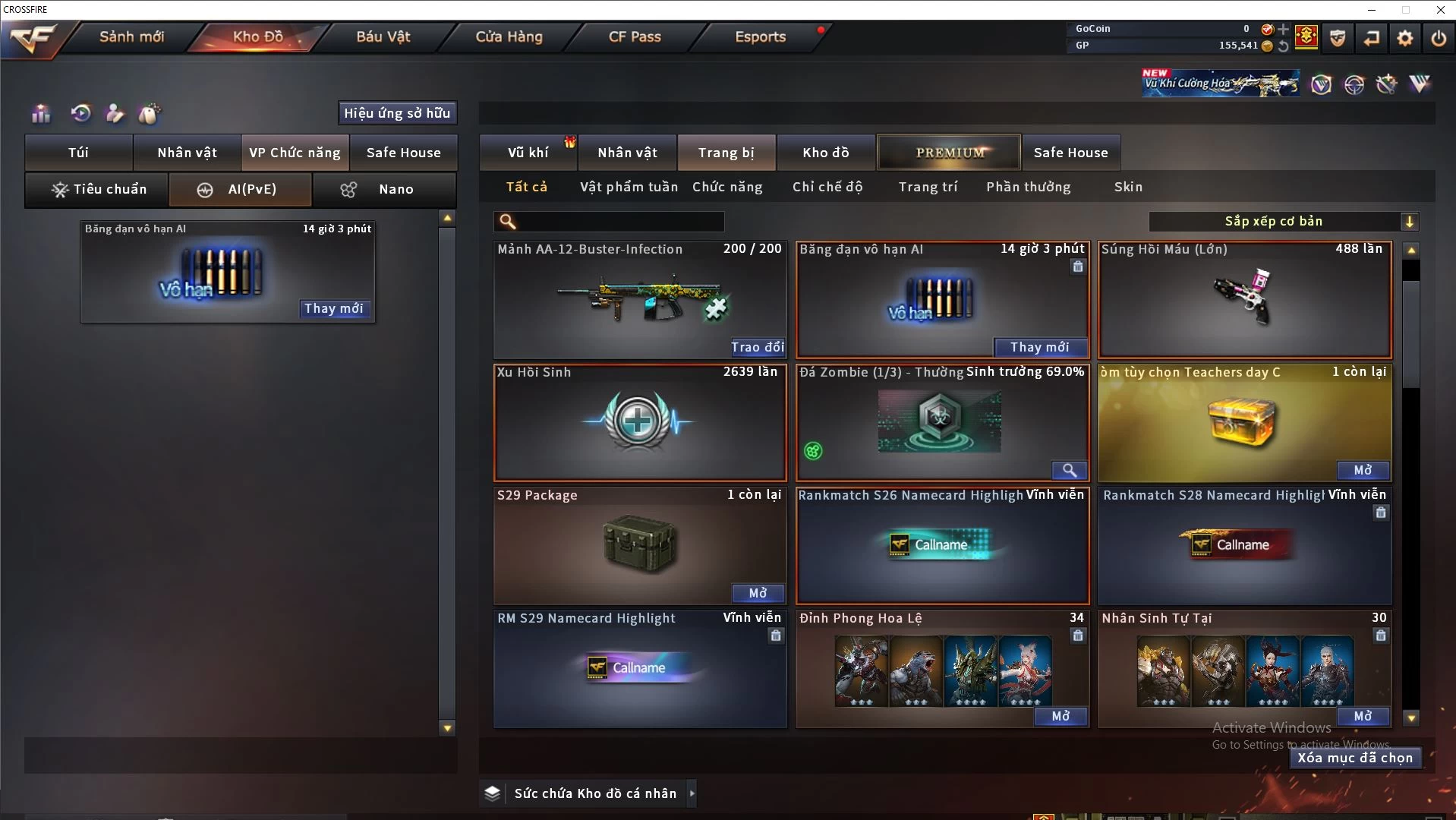Select the Xu Hồi Sinh item
Image resolution: width=1456 pixels, height=820 pixels.
tap(639, 421)
